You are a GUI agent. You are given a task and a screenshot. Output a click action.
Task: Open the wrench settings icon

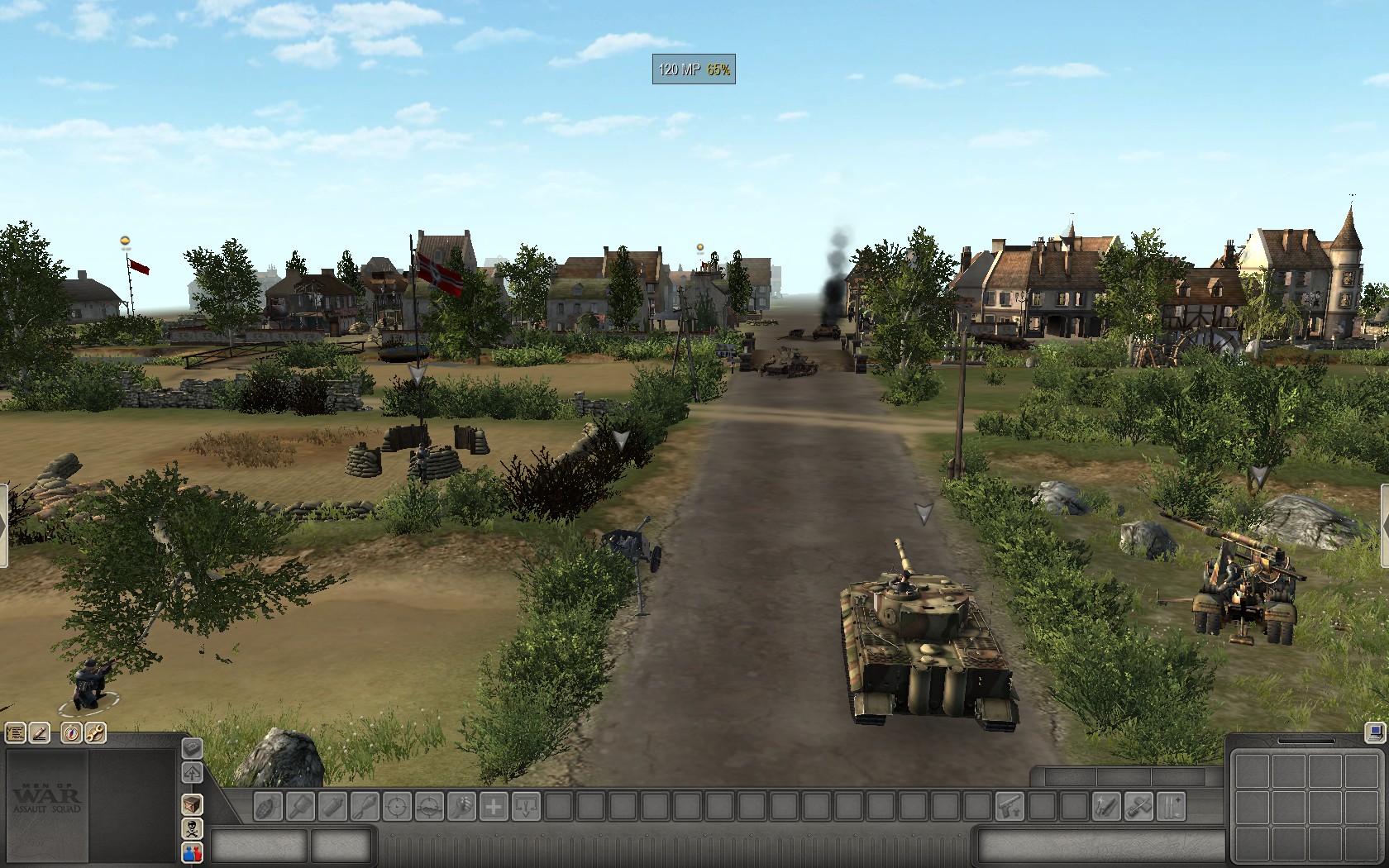(95, 732)
